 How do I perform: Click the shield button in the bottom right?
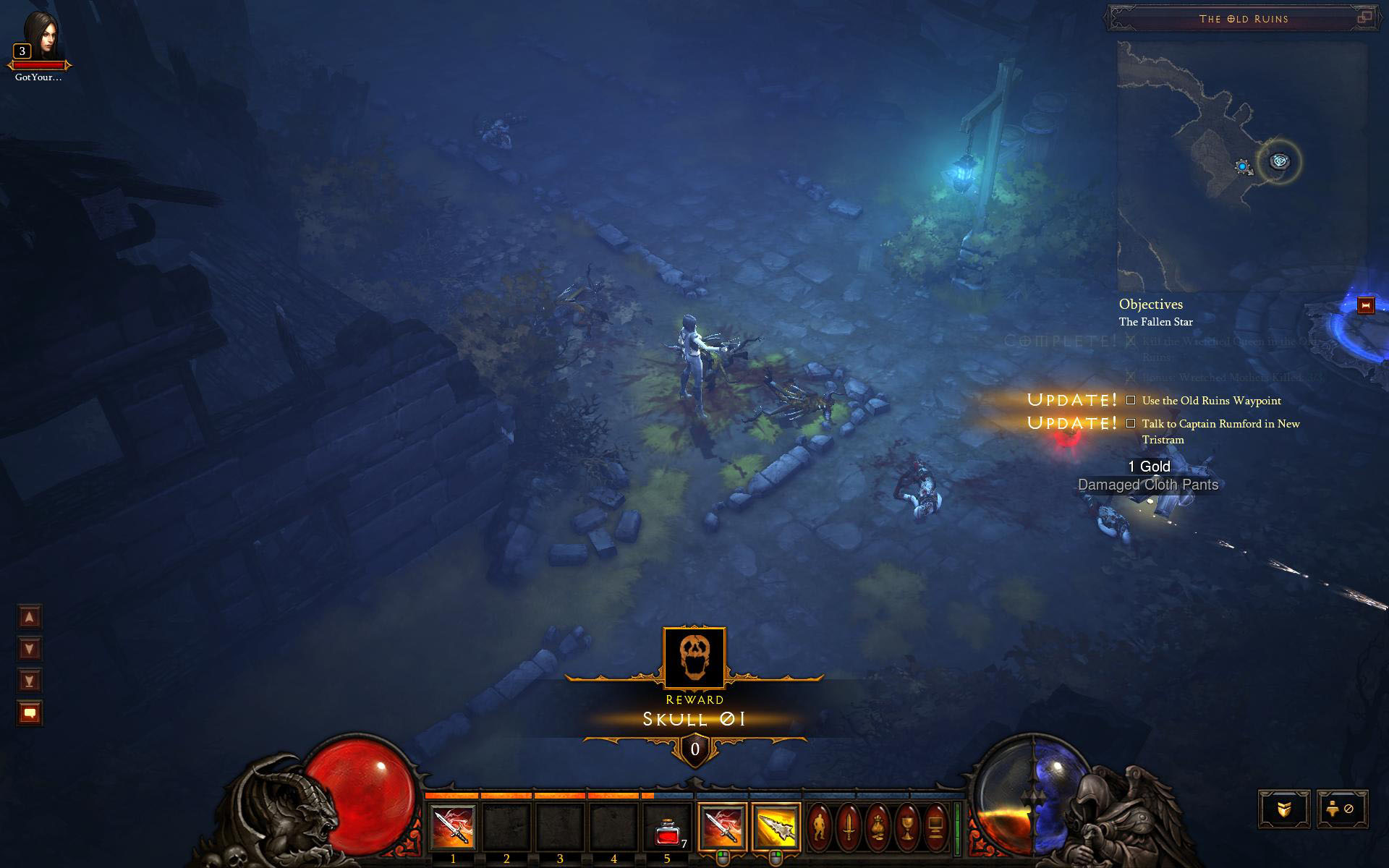tap(1284, 809)
